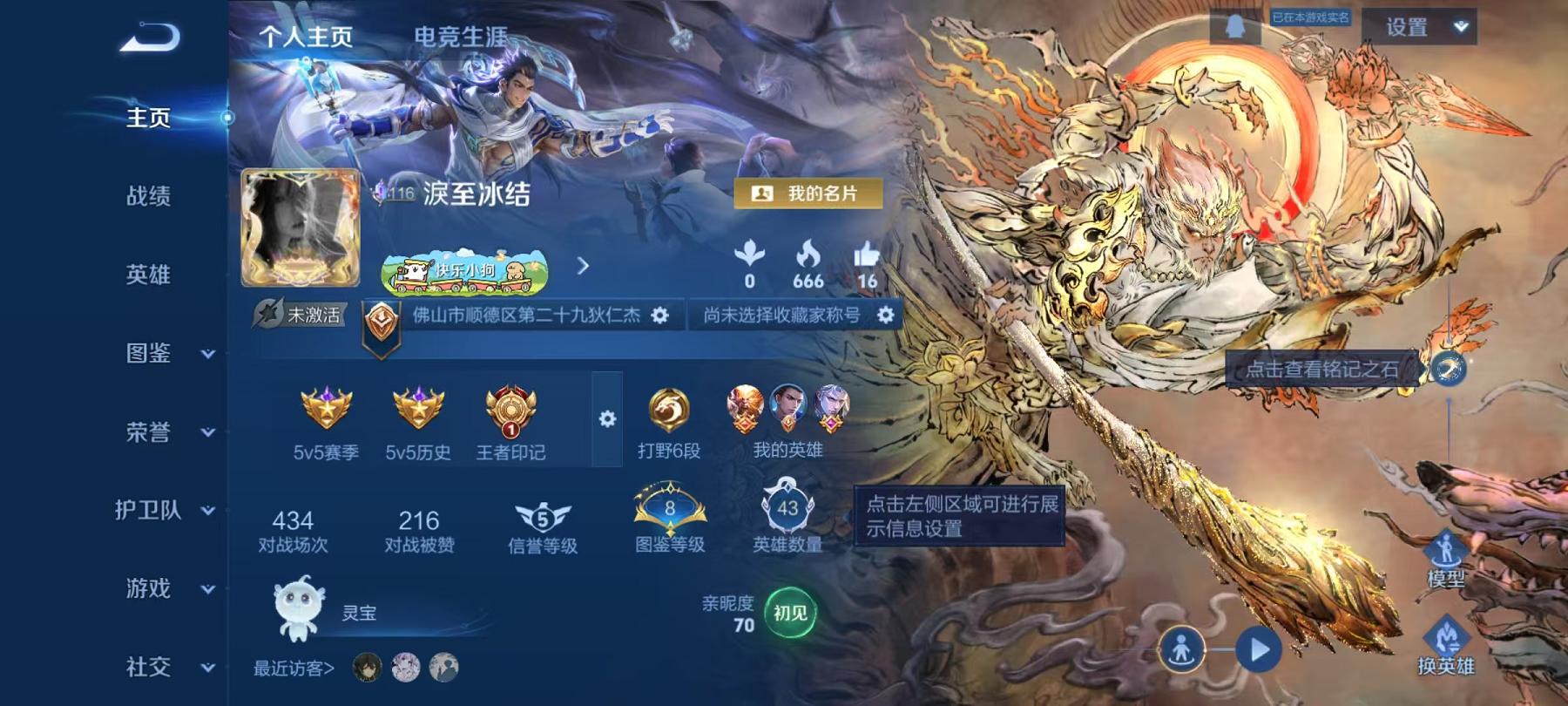Open the notification bell icon
The image size is (1568, 706).
[1235, 26]
